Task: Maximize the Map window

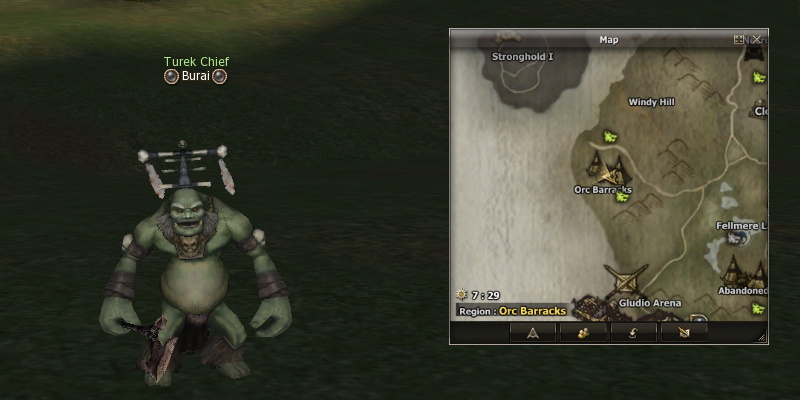Action: click(x=739, y=40)
